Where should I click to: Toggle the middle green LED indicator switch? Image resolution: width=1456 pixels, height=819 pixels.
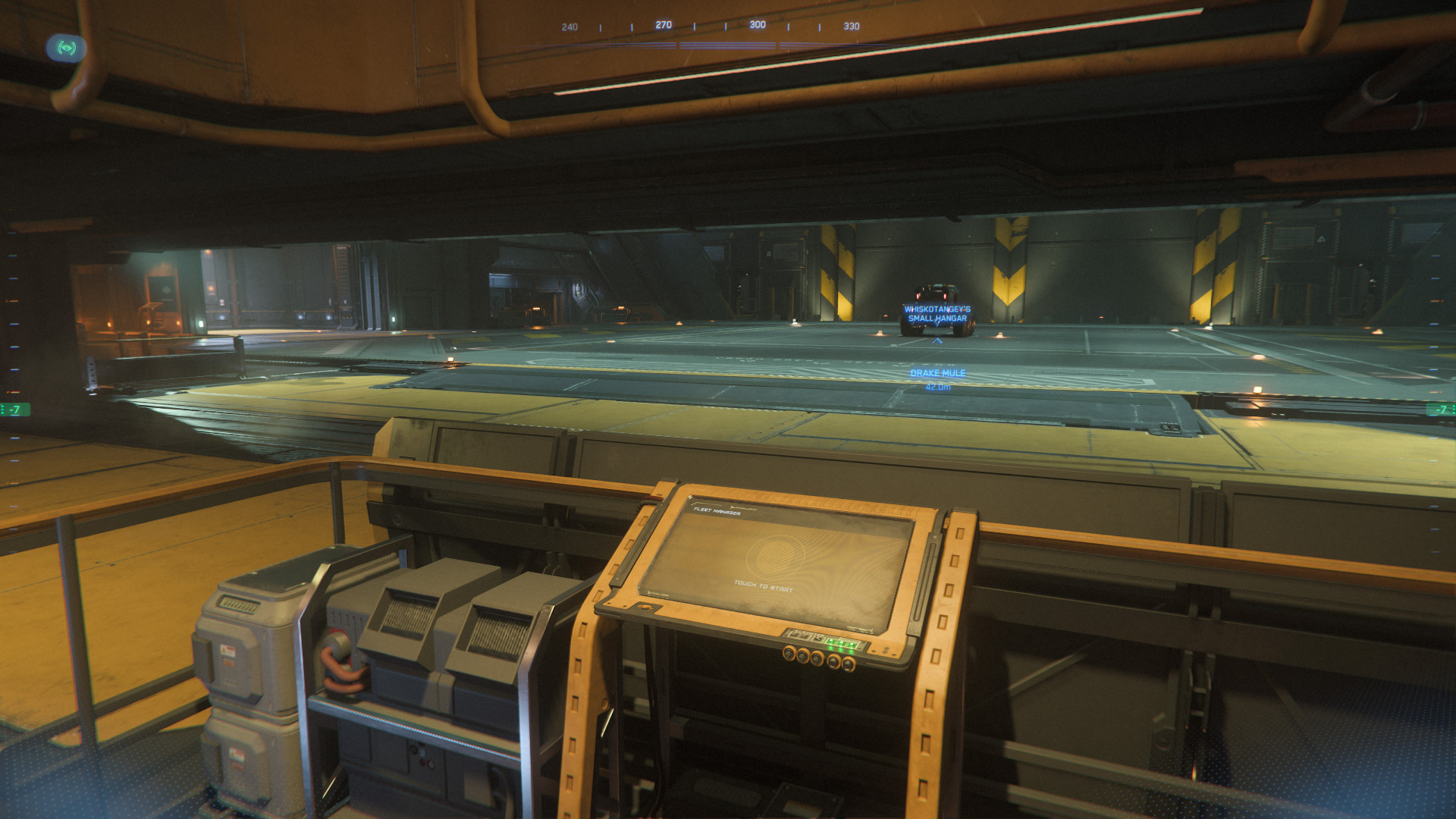point(841,643)
